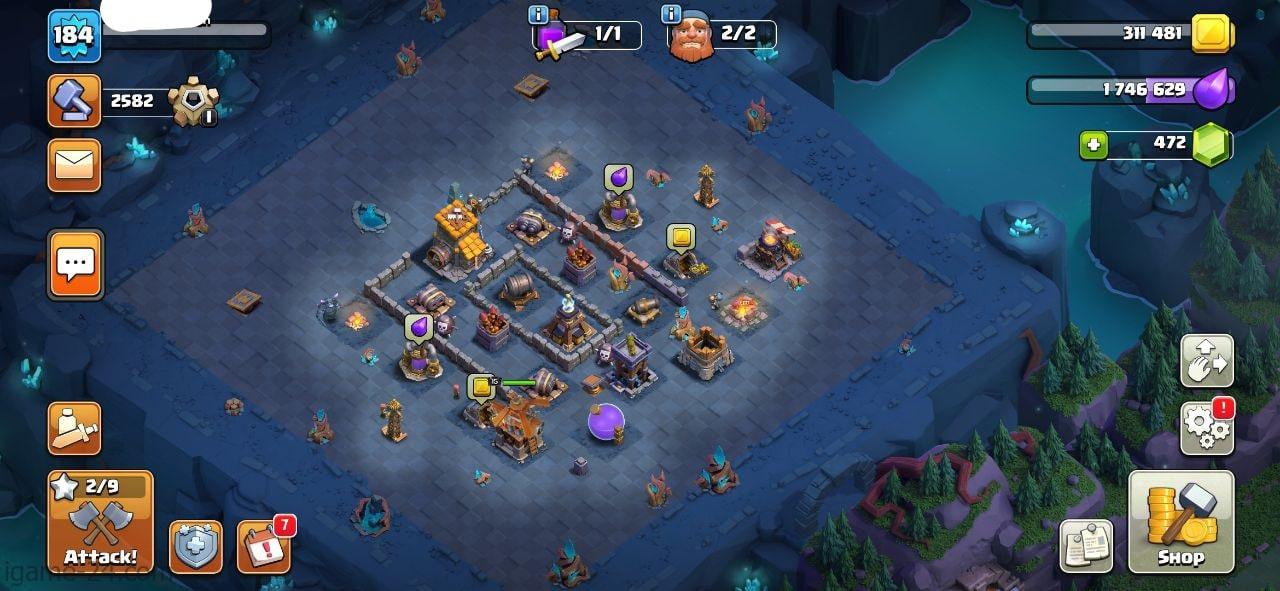Tap the league badge beside trophies

(192, 102)
